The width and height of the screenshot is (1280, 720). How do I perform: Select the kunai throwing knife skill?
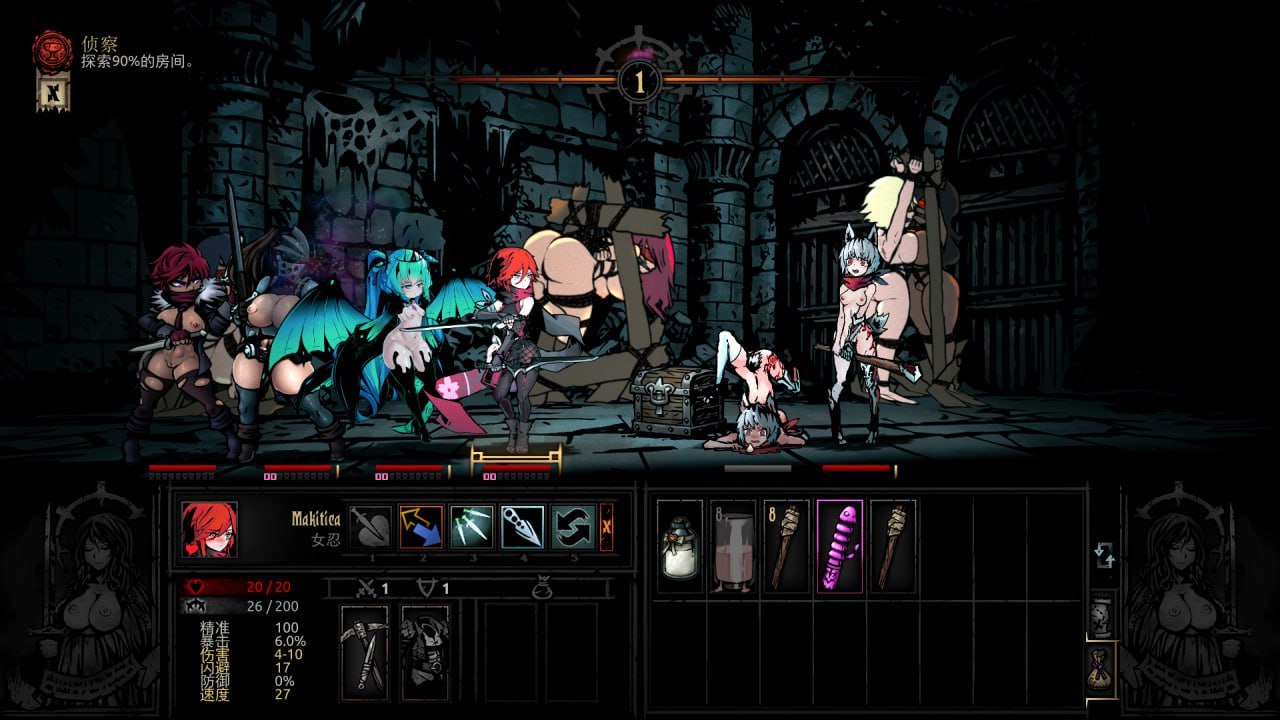(523, 527)
